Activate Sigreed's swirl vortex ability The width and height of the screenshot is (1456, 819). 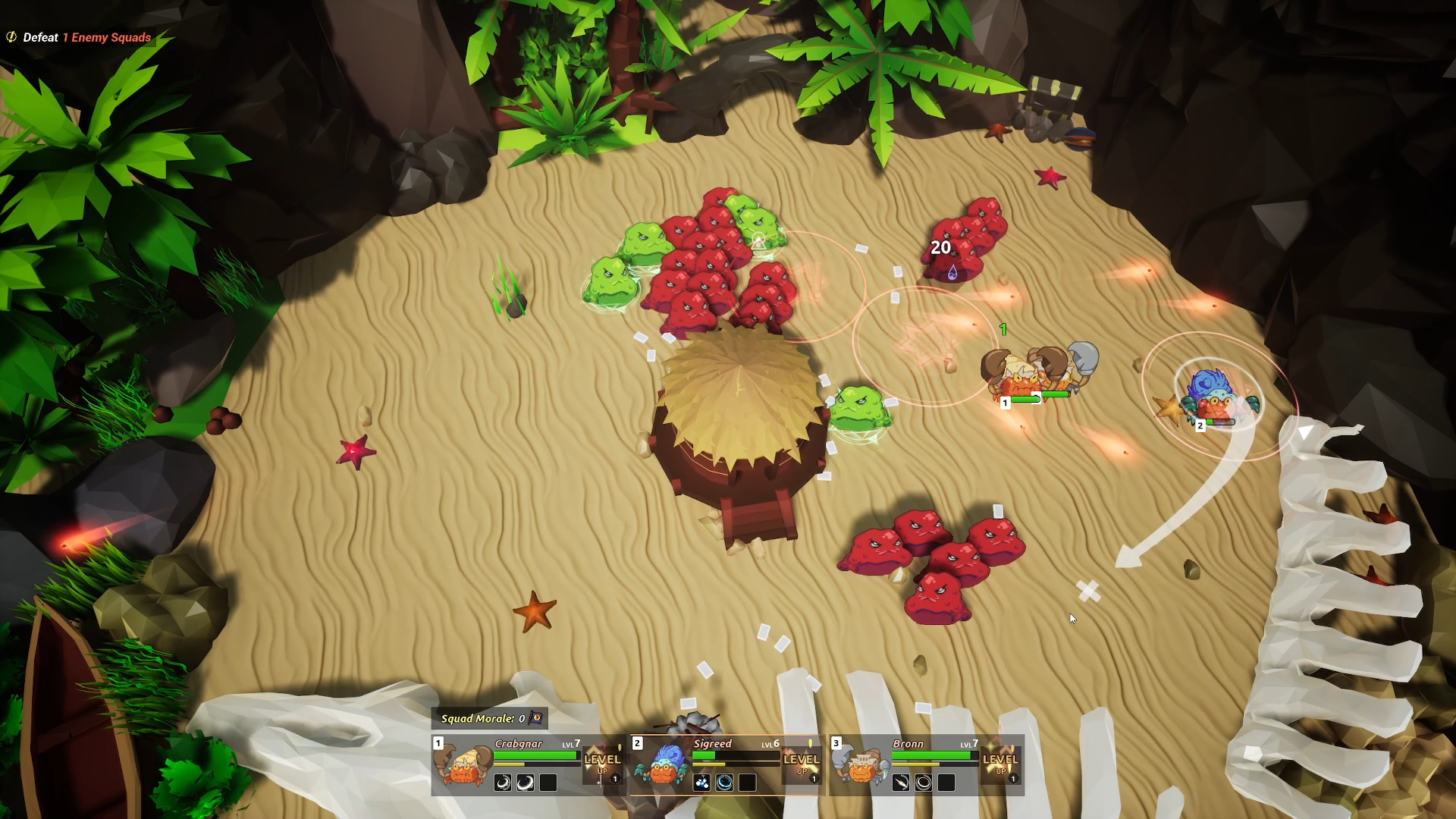[726, 784]
